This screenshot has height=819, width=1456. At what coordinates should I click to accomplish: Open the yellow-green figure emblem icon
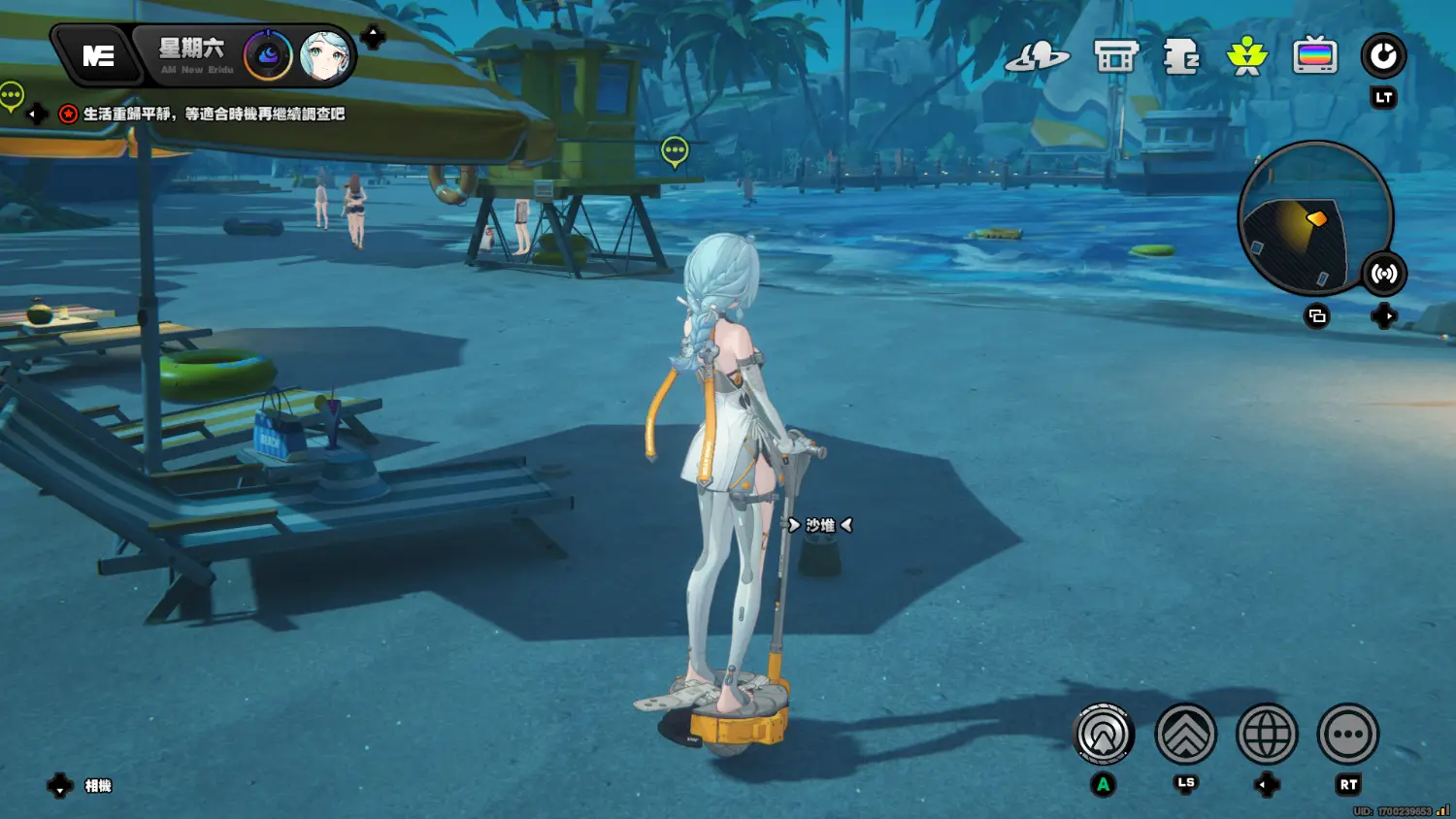[1247, 57]
